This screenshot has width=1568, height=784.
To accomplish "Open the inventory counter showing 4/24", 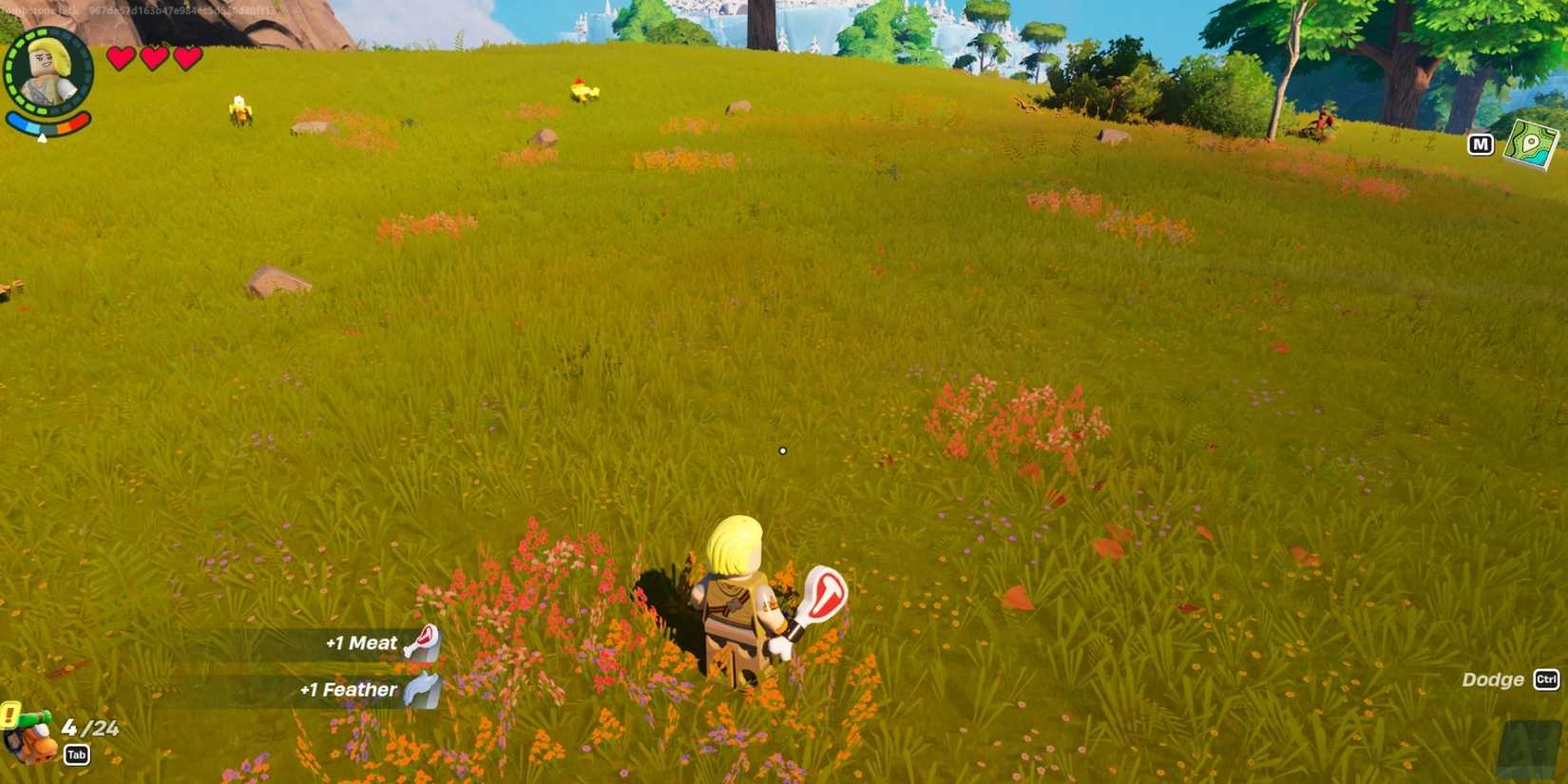I will coord(90,728).
